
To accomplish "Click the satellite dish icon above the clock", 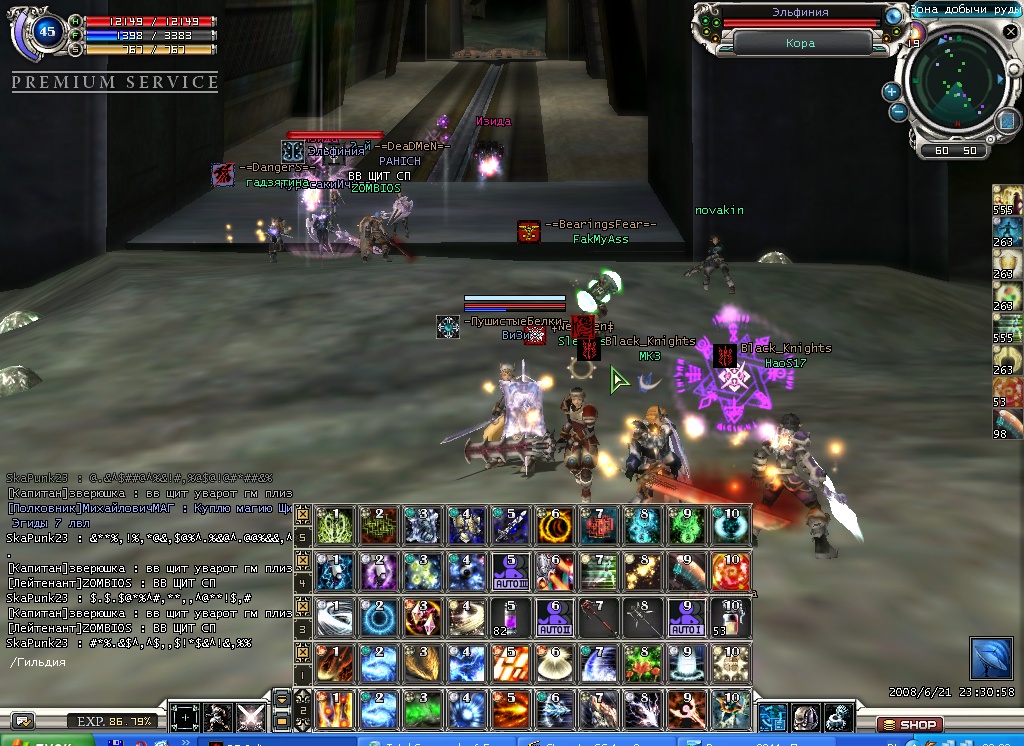I will click(x=990, y=659).
